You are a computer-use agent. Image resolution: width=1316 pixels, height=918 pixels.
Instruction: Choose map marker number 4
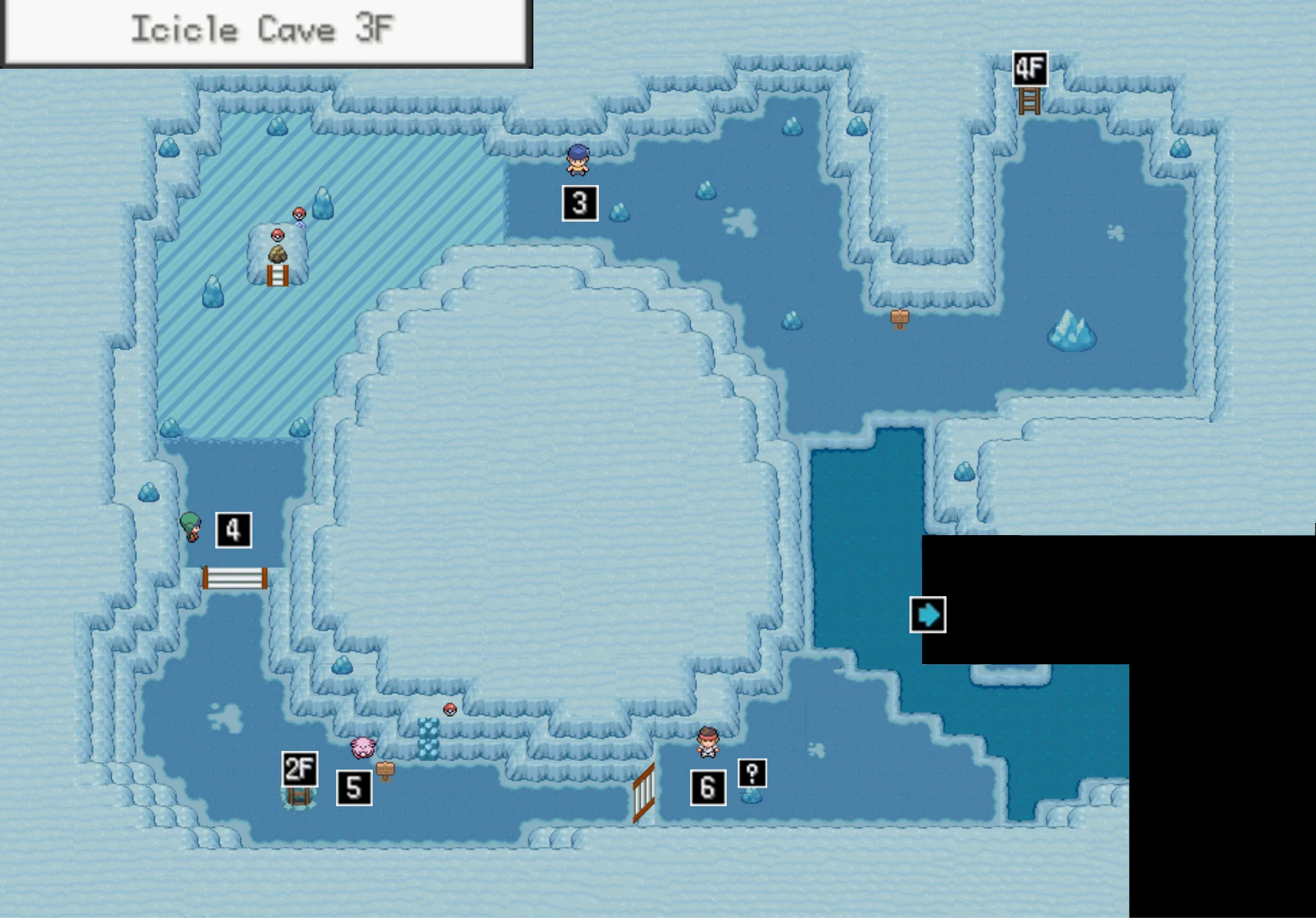pyautogui.click(x=233, y=530)
